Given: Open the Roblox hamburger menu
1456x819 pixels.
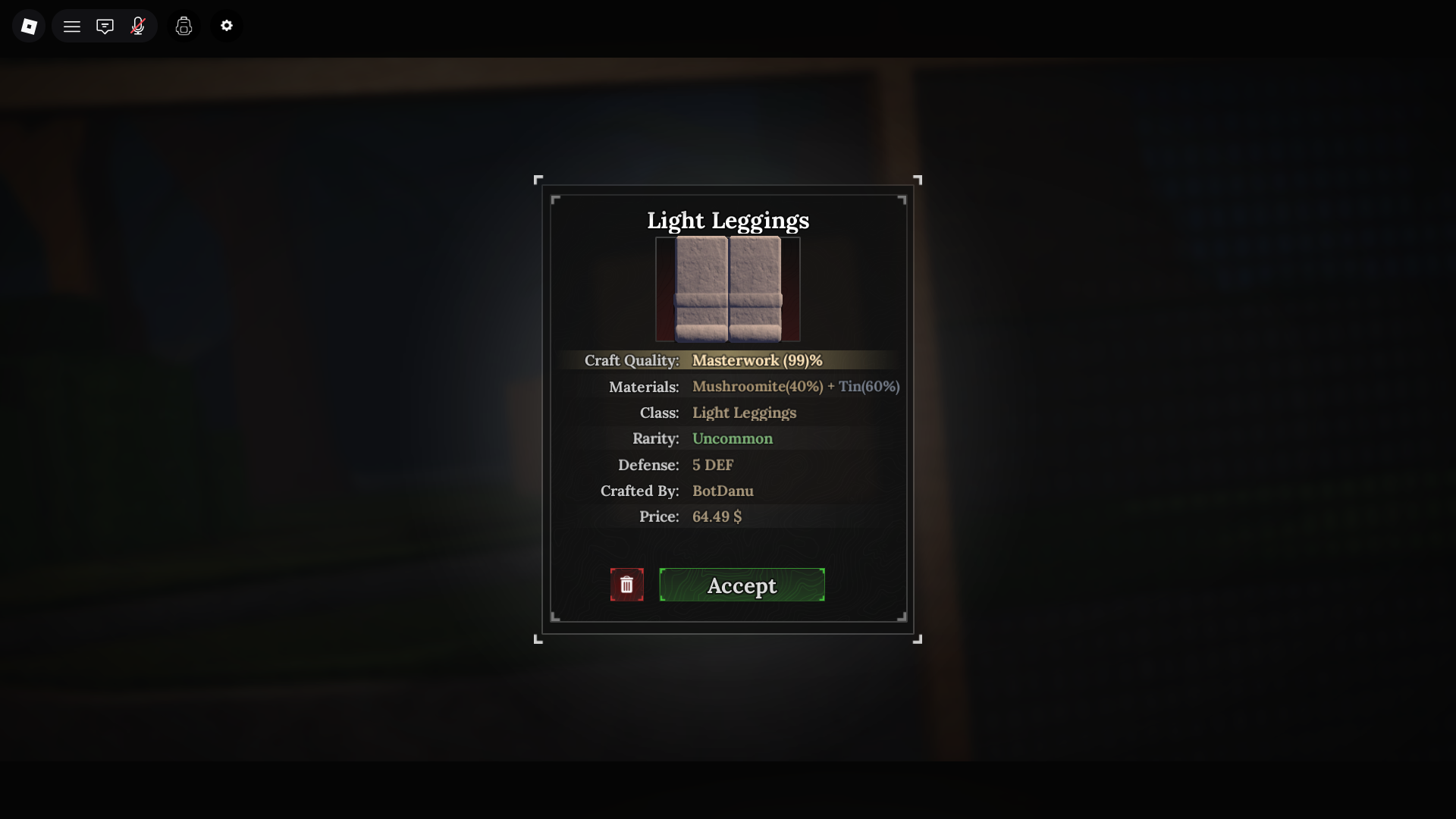Looking at the screenshot, I should [71, 25].
